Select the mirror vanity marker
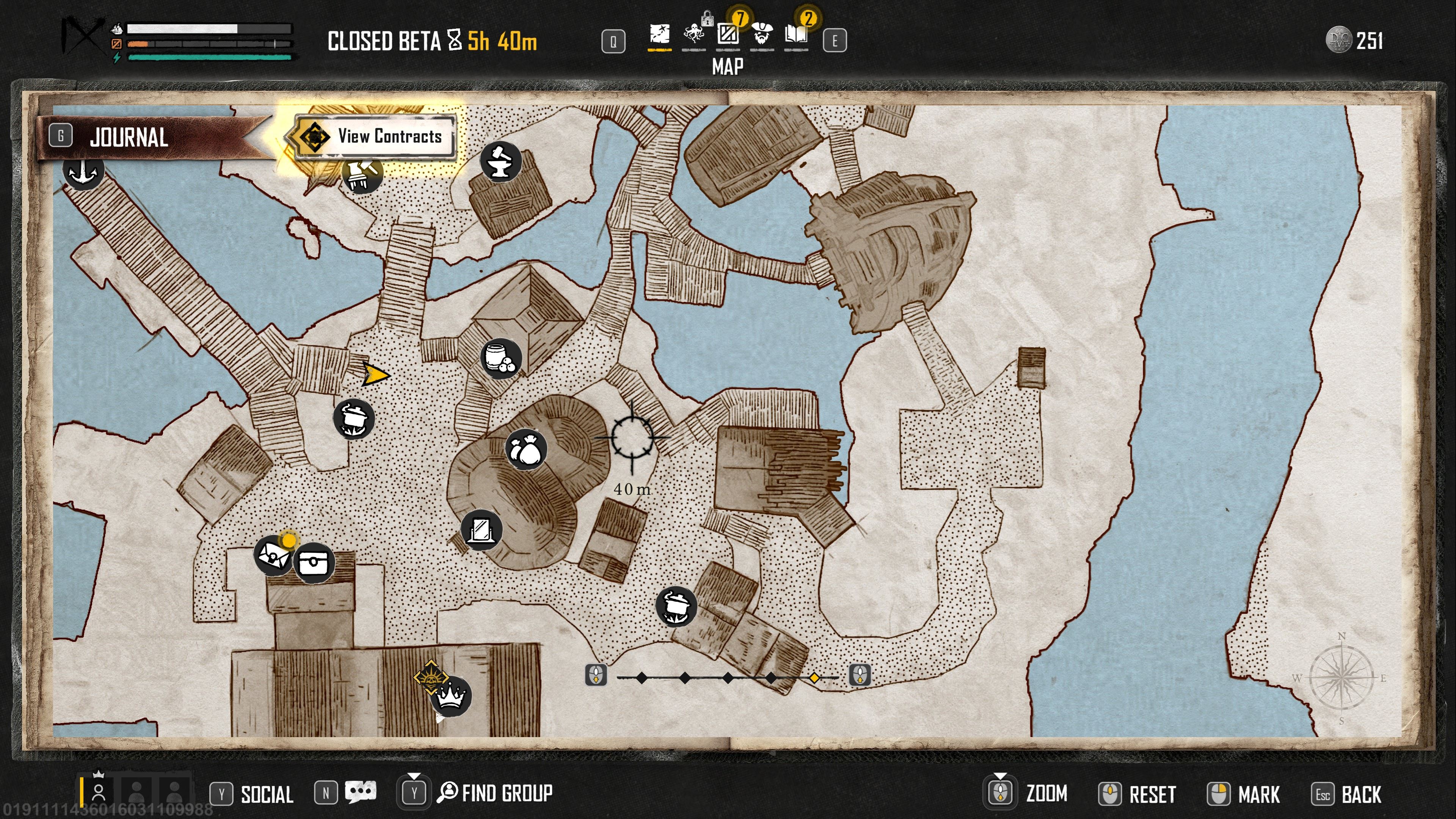This screenshot has height=819, width=1456. [481, 530]
